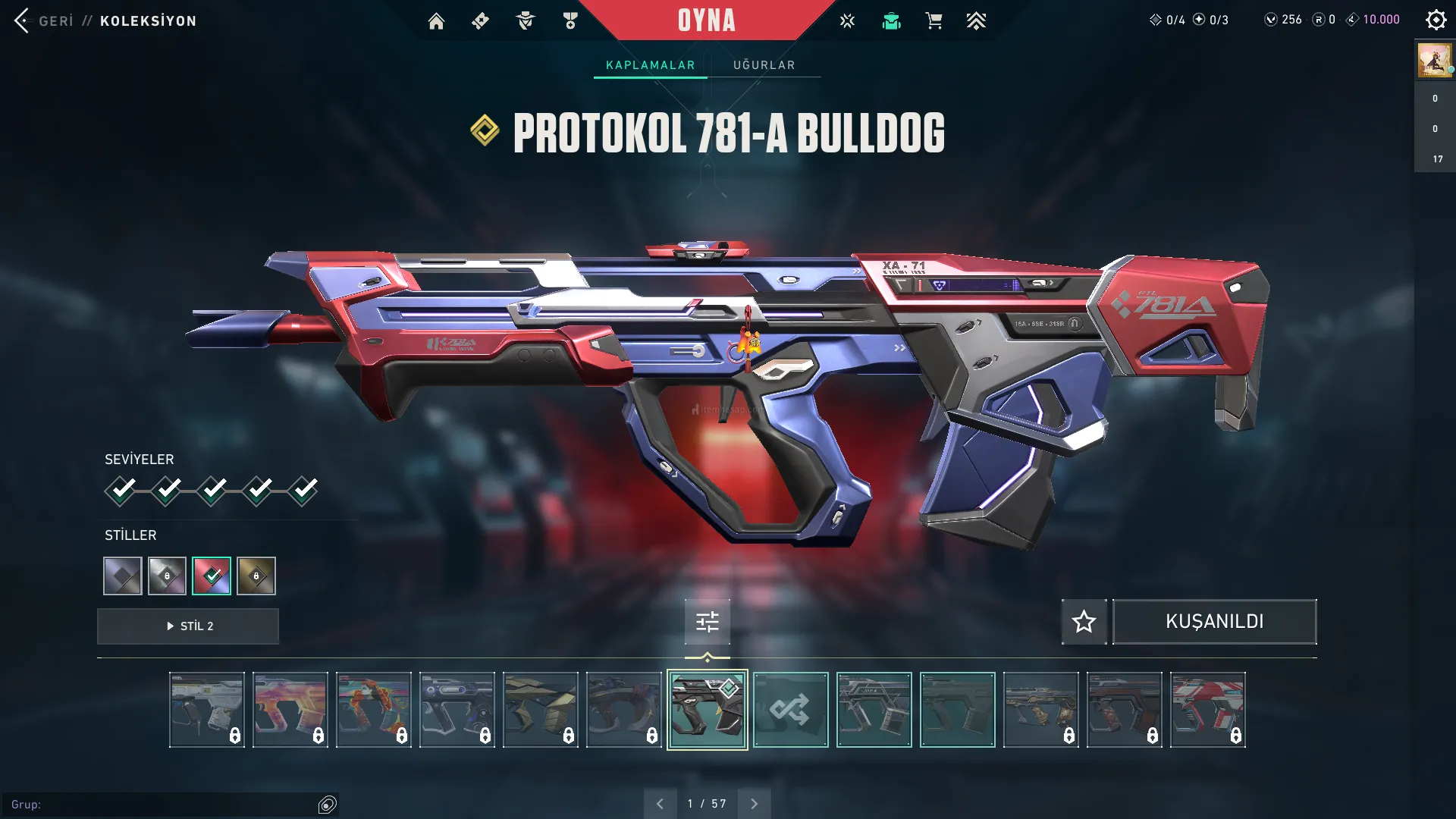Open the settings gear
The height and width of the screenshot is (819, 1456).
1436,20
